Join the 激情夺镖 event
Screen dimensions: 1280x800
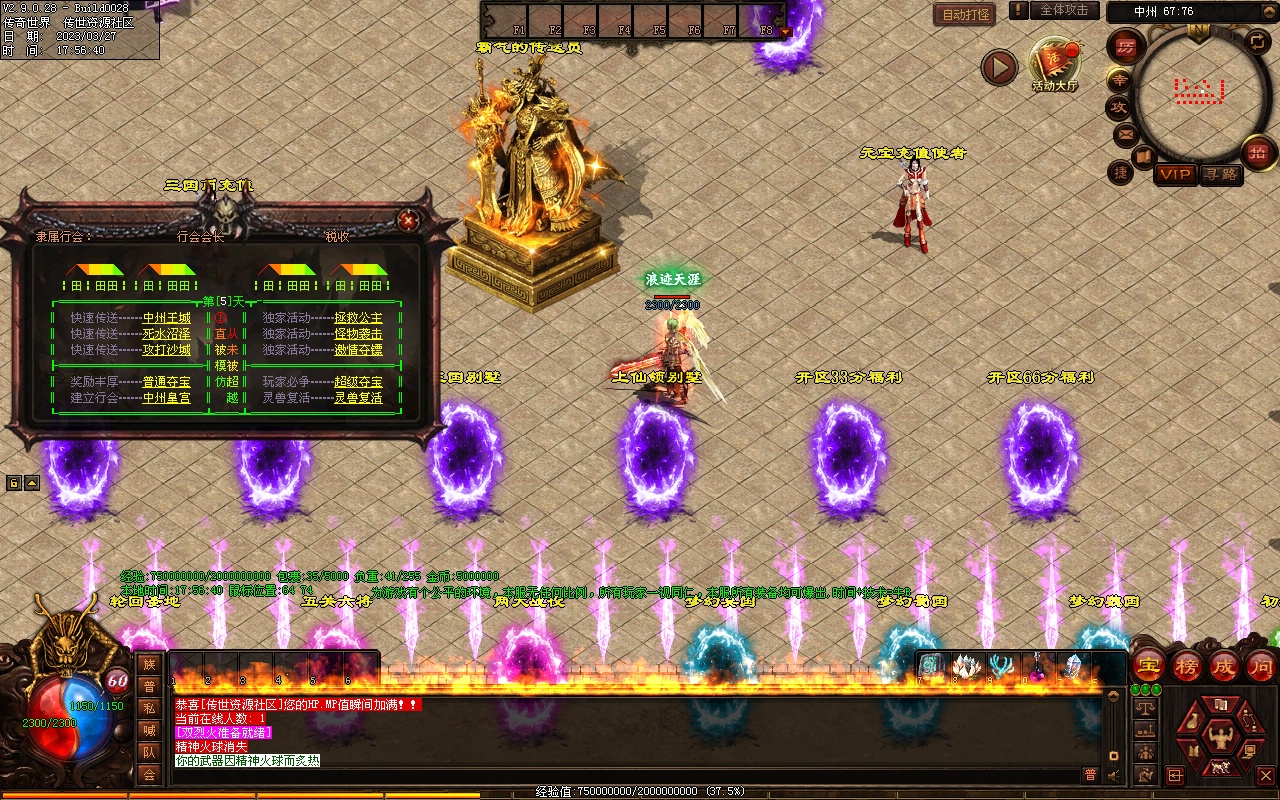358,350
